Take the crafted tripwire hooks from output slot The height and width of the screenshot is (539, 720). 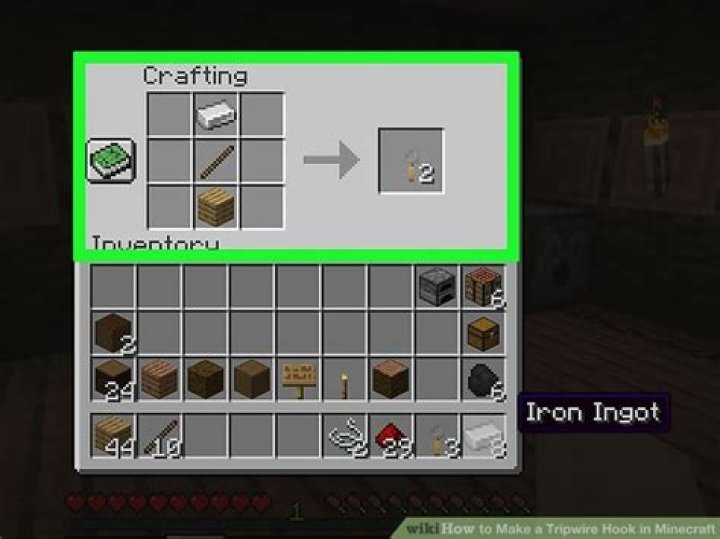point(410,160)
